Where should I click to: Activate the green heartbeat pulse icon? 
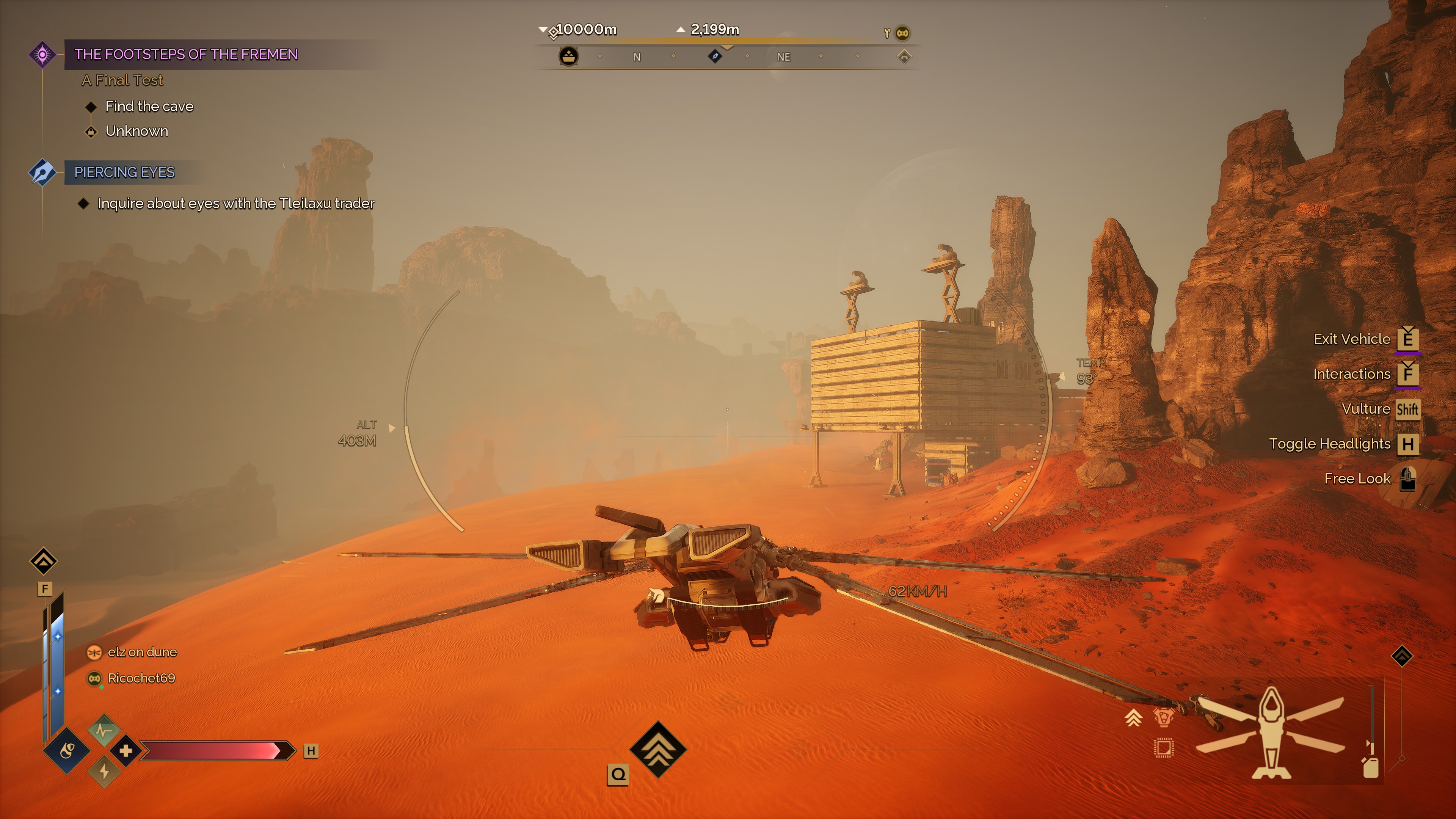[104, 730]
